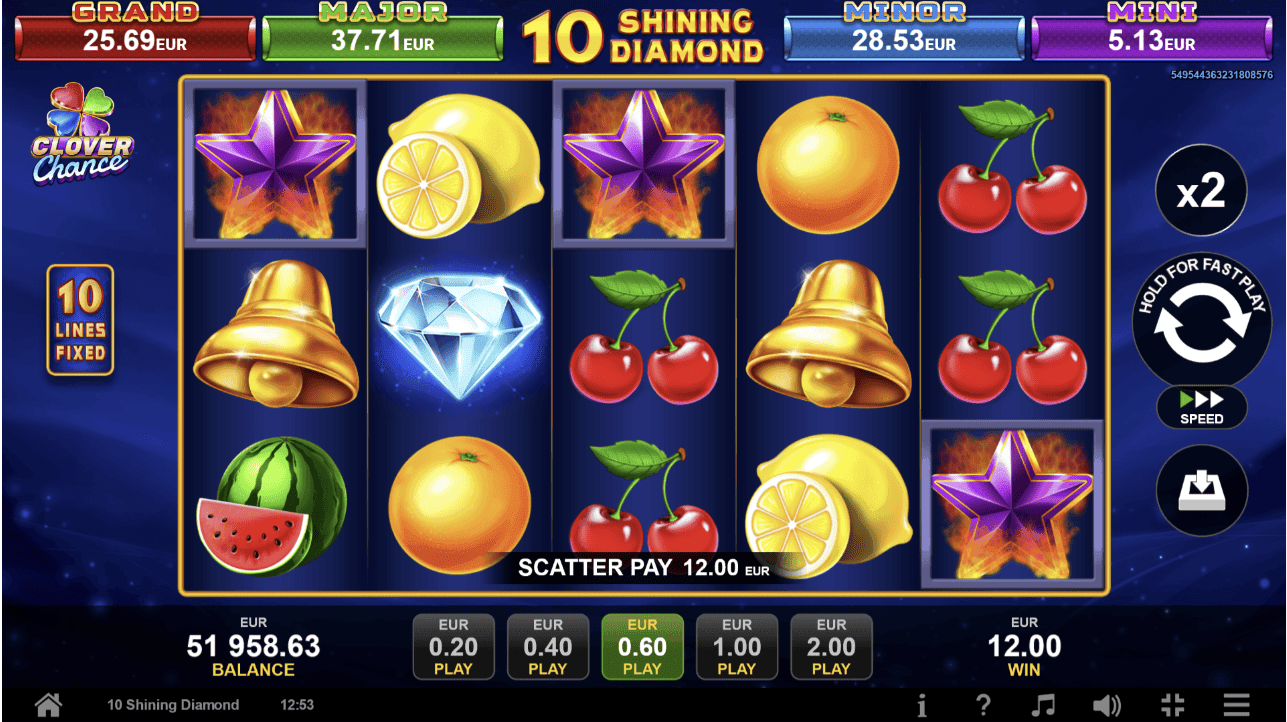The image size is (1287, 722).
Task: Click the Scatter Pay 12.00 EUR banner
Action: (x=642, y=568)
